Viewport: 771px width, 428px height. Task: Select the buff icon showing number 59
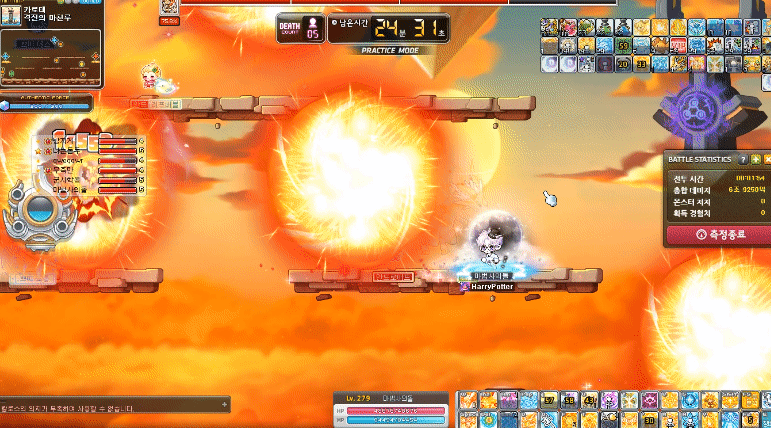623,46
